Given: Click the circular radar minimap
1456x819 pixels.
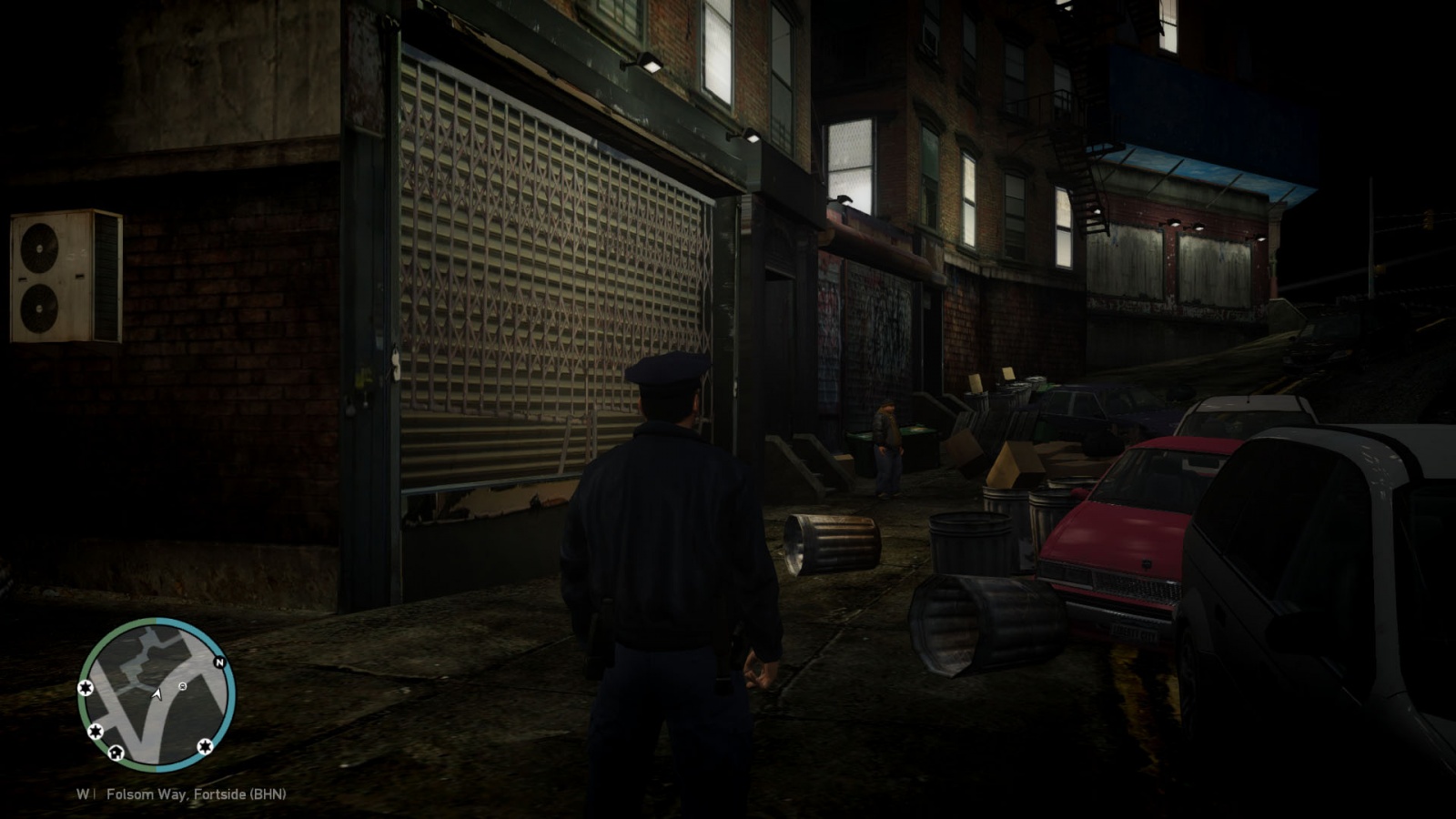Looking at the screenshot, I should coord(157,693).
